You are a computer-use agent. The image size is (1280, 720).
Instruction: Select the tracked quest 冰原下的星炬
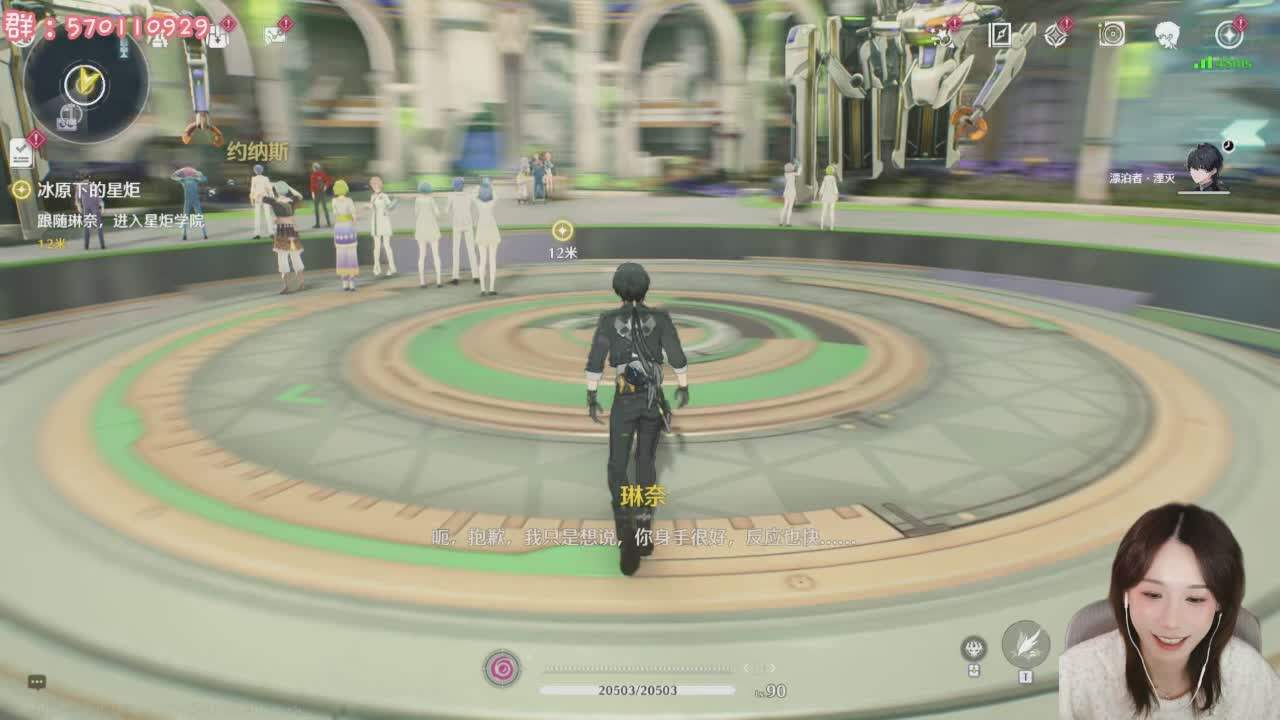coord(88,190)
